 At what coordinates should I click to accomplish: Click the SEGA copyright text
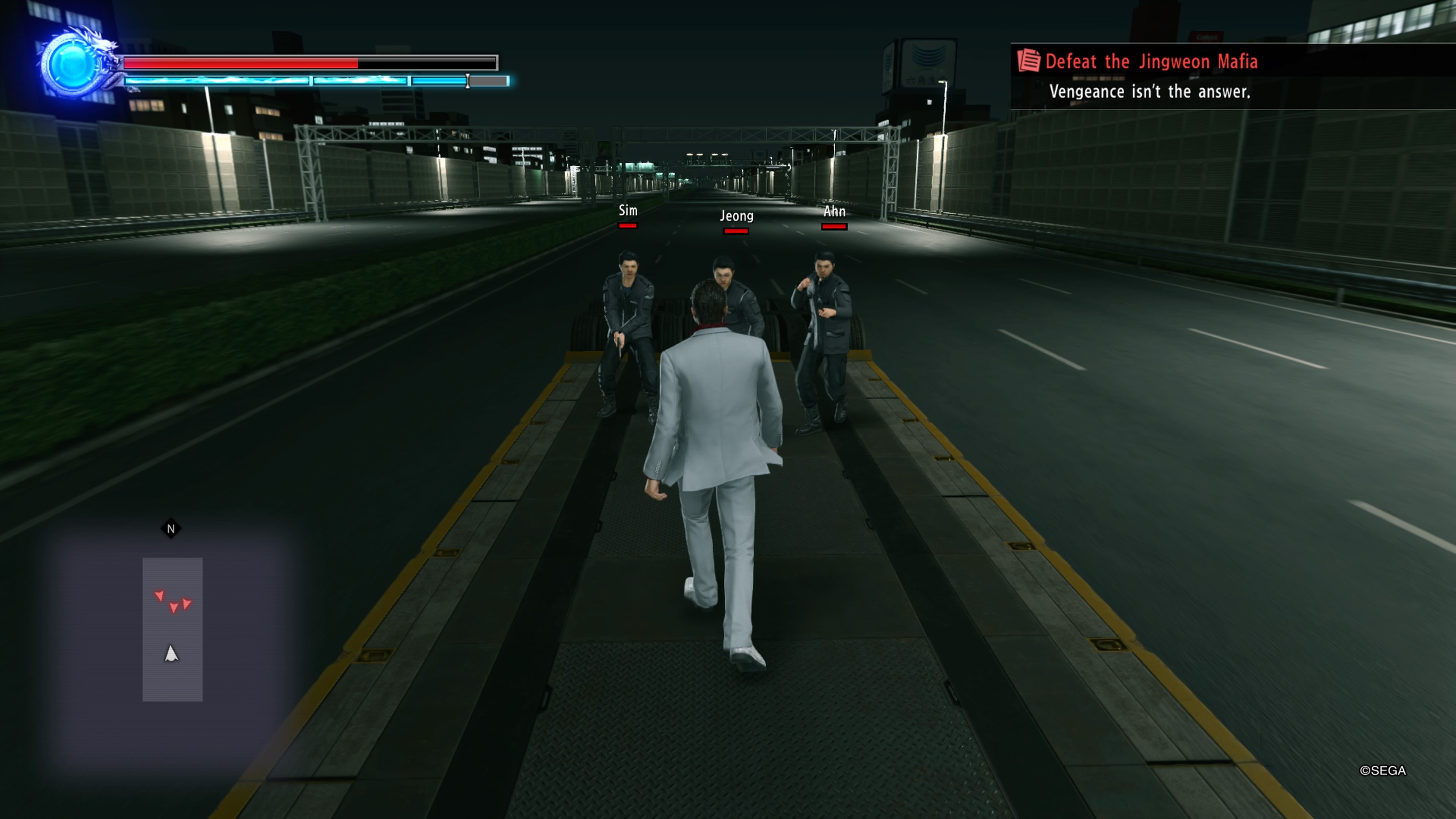[x=1384, y=770]
